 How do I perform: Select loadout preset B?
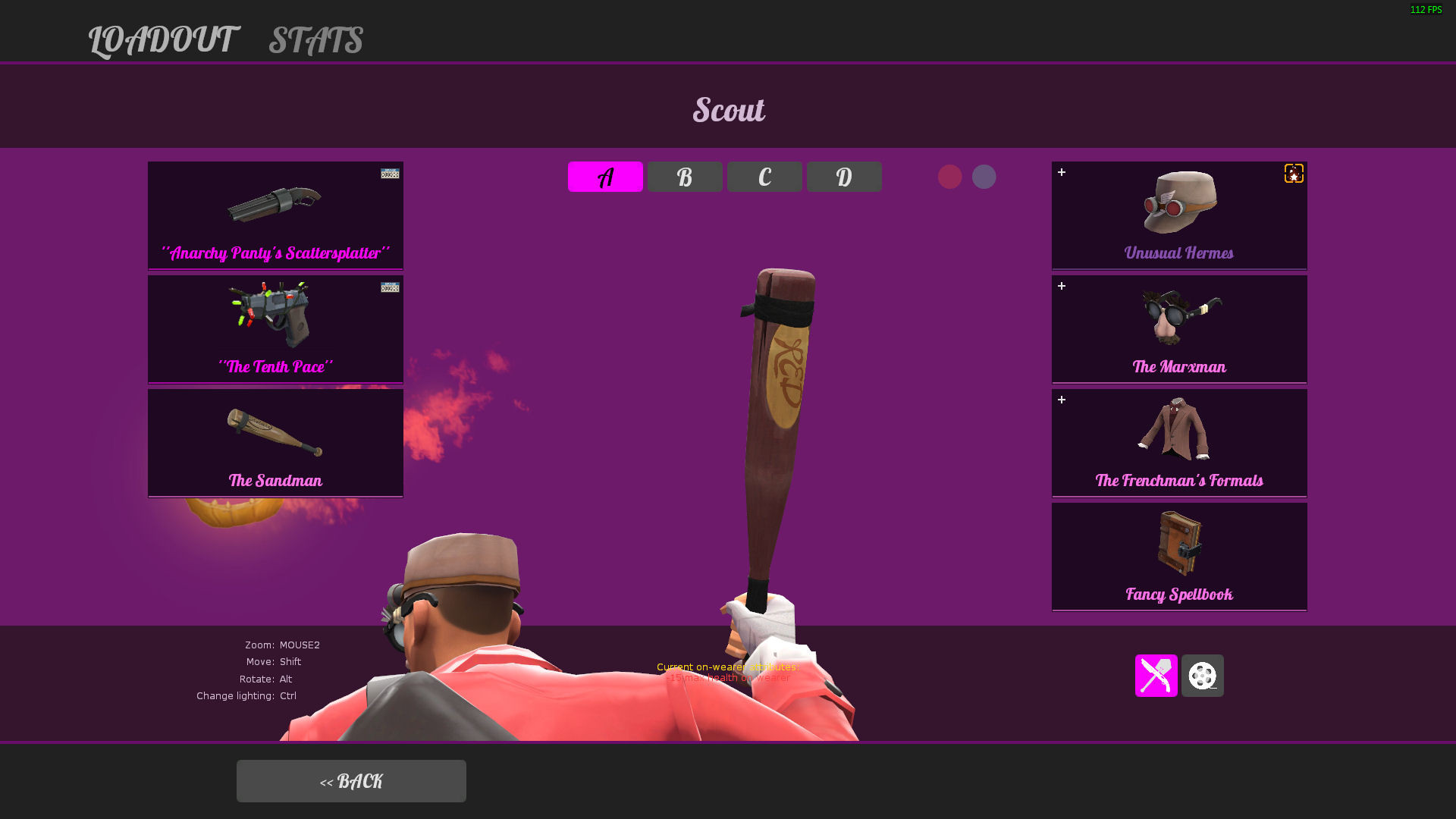tap(685, 176)
